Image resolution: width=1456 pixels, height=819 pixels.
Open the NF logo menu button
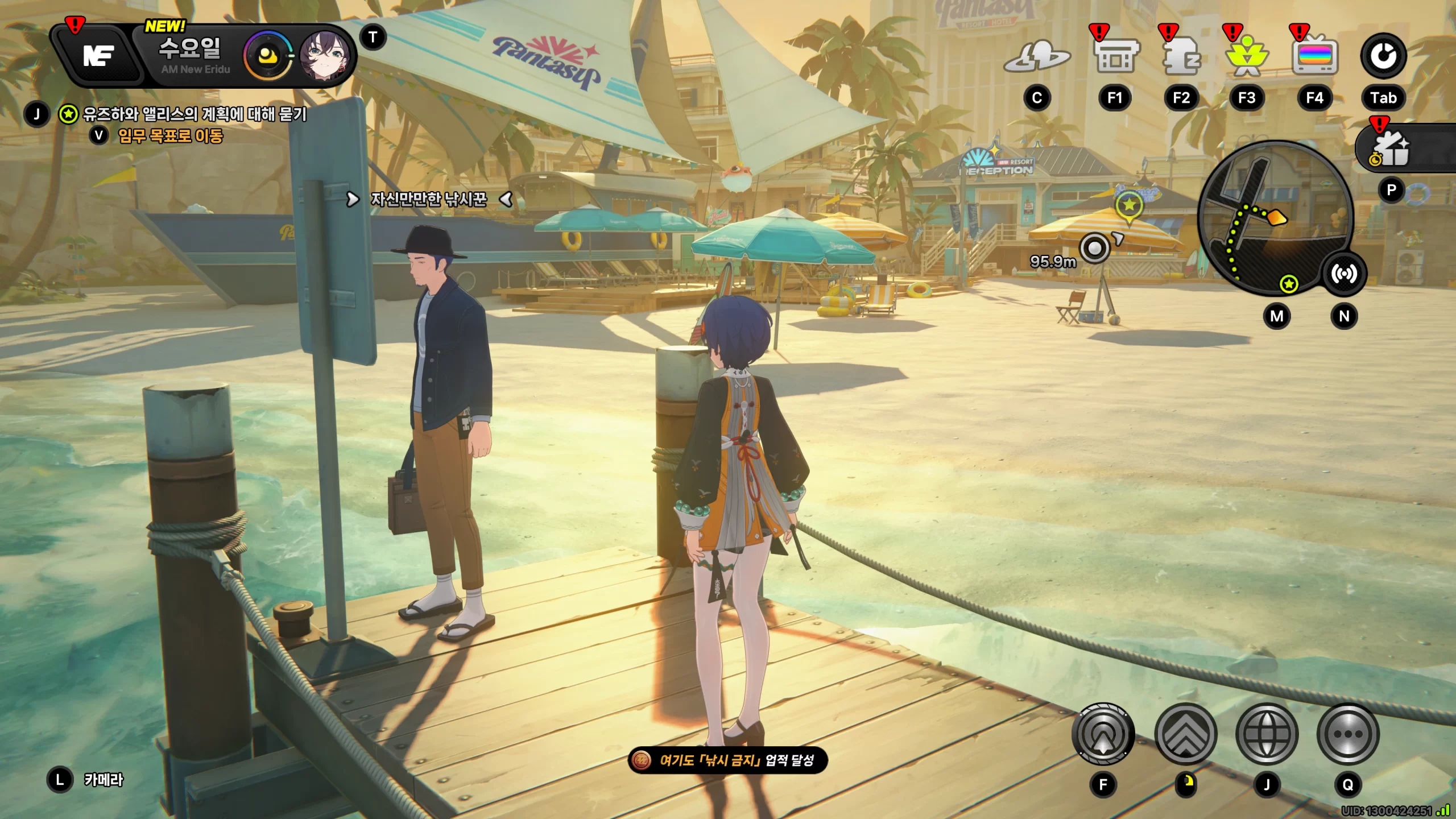click(x=98, y=56)
